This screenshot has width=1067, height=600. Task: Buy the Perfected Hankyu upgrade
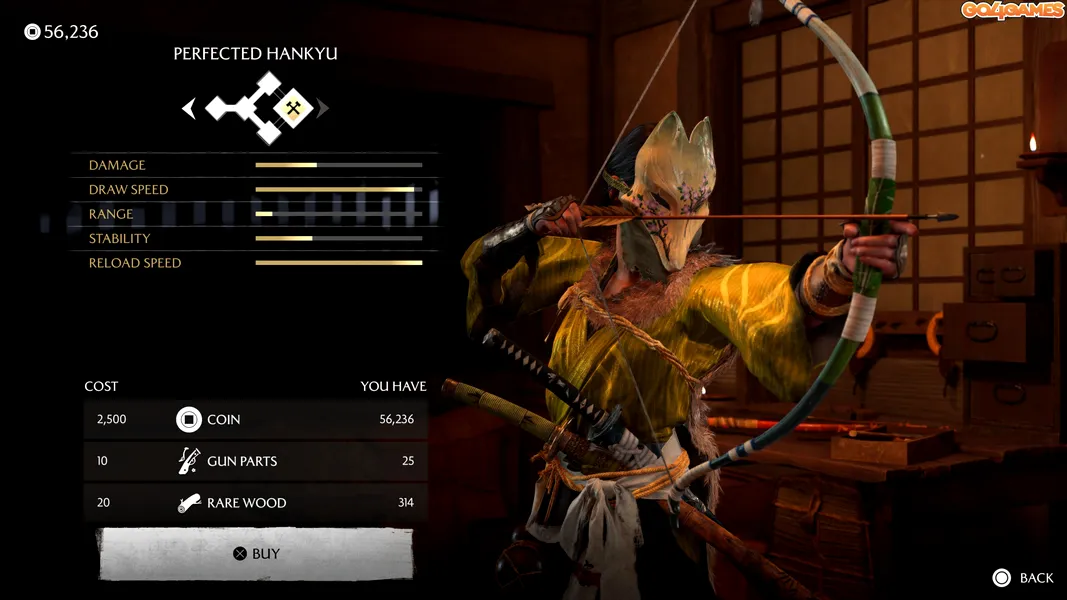[256, 553]
